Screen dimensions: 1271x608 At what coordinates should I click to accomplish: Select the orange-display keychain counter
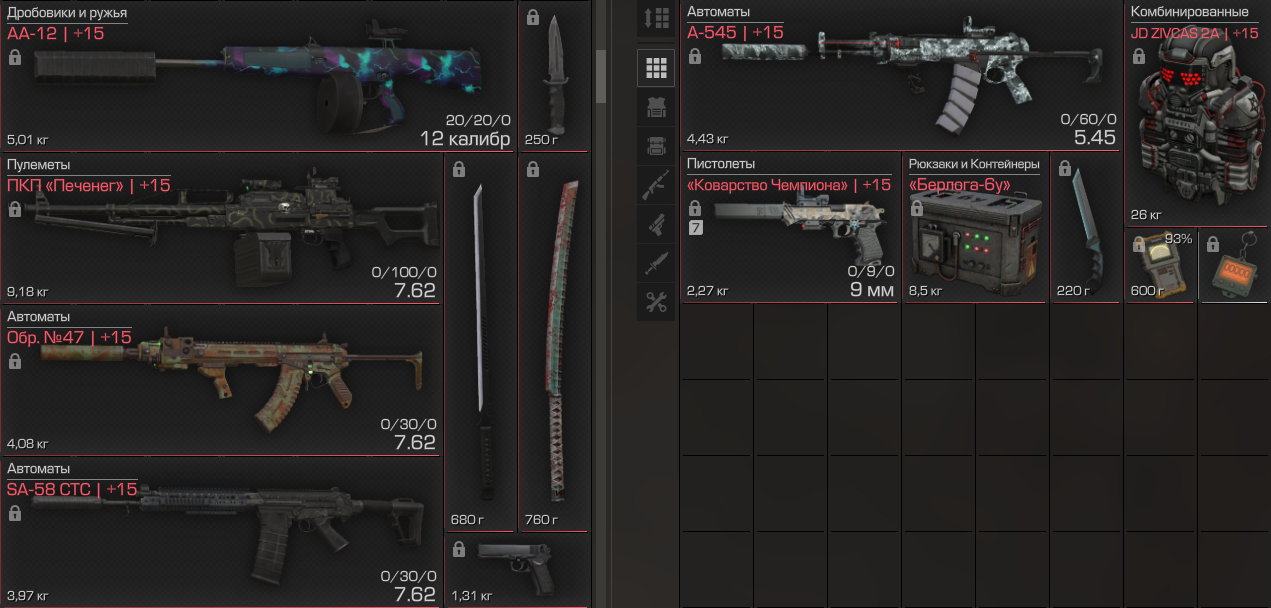pos(1234,266)
